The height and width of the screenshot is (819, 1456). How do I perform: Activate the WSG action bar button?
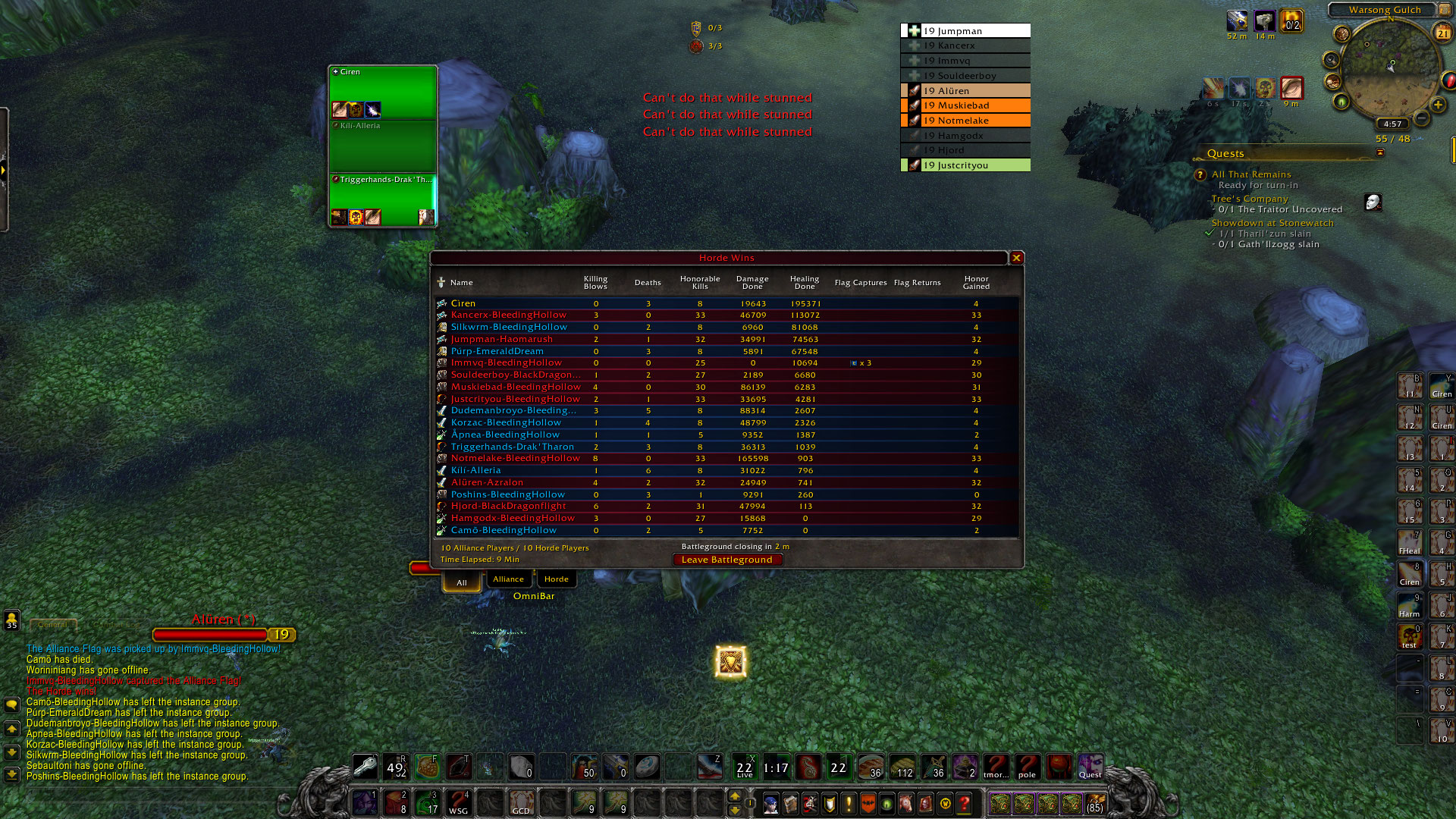click(x=459, y=802)
